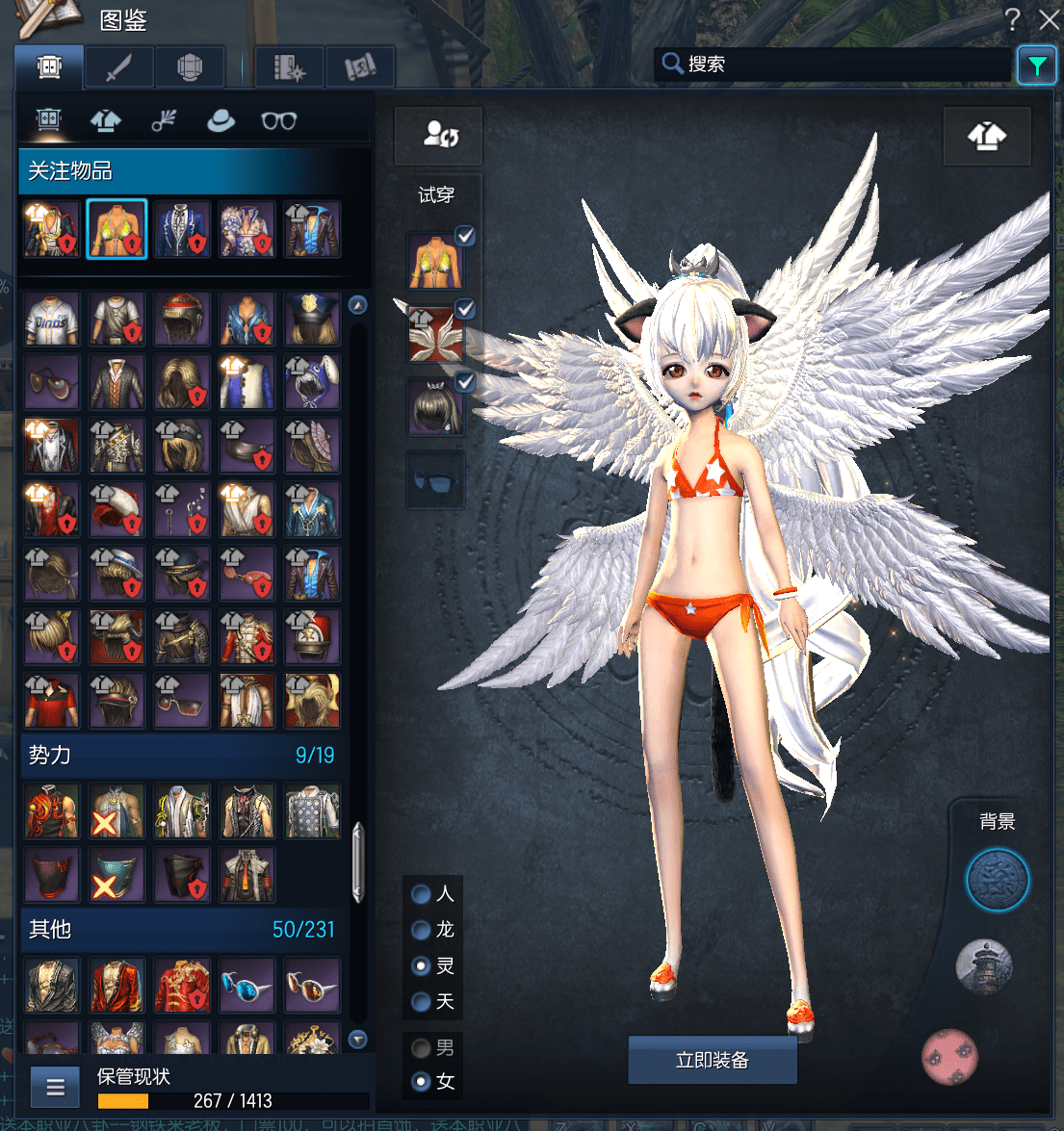The height and width of the screenshot is (1131, 1064).
Task: Close the 图鉴 window
Action: 1049,19
